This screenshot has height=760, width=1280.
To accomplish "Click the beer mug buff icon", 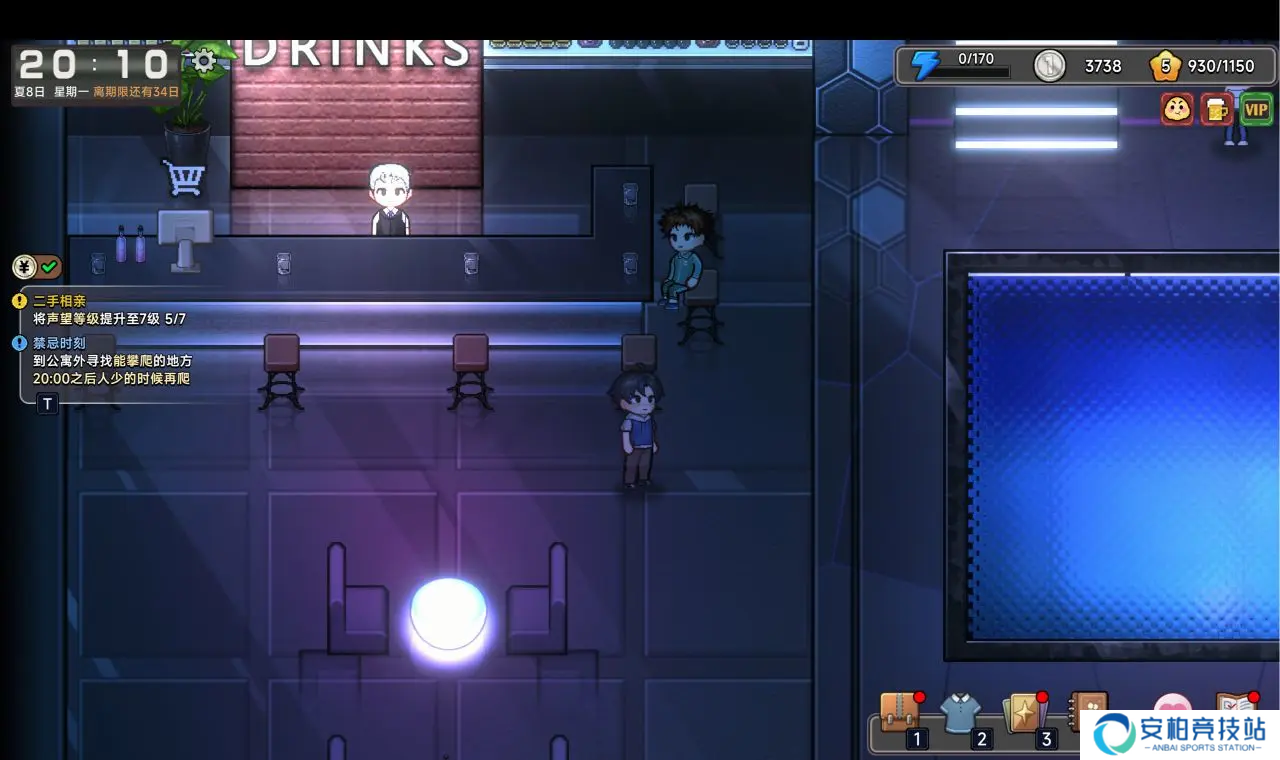I will pos(1216,109).
